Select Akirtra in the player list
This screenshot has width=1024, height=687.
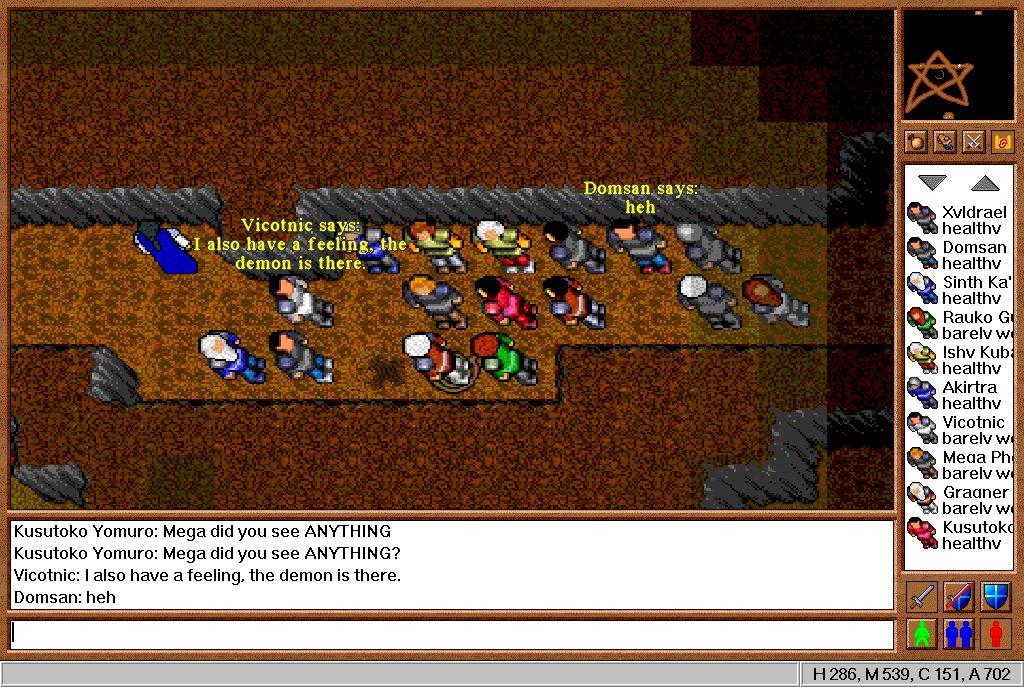tap(959, 394)
